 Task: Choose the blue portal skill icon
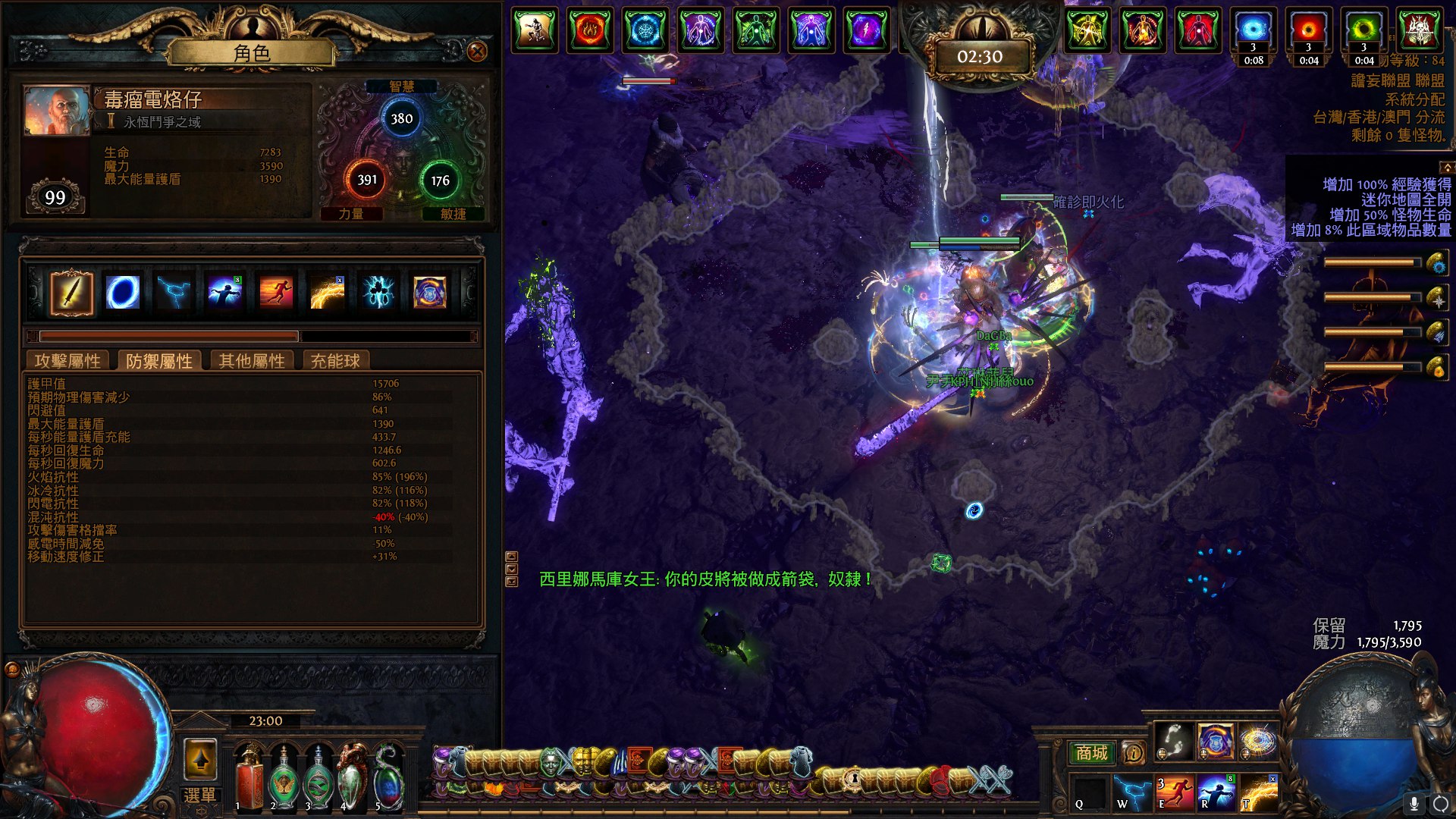click(x=123, y=293)
